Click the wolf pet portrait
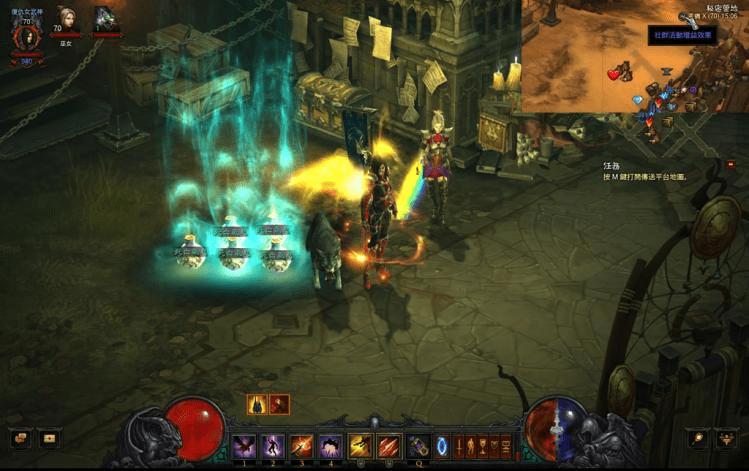The height and width of the screenshot is (471, 749). tap(105, 19)
